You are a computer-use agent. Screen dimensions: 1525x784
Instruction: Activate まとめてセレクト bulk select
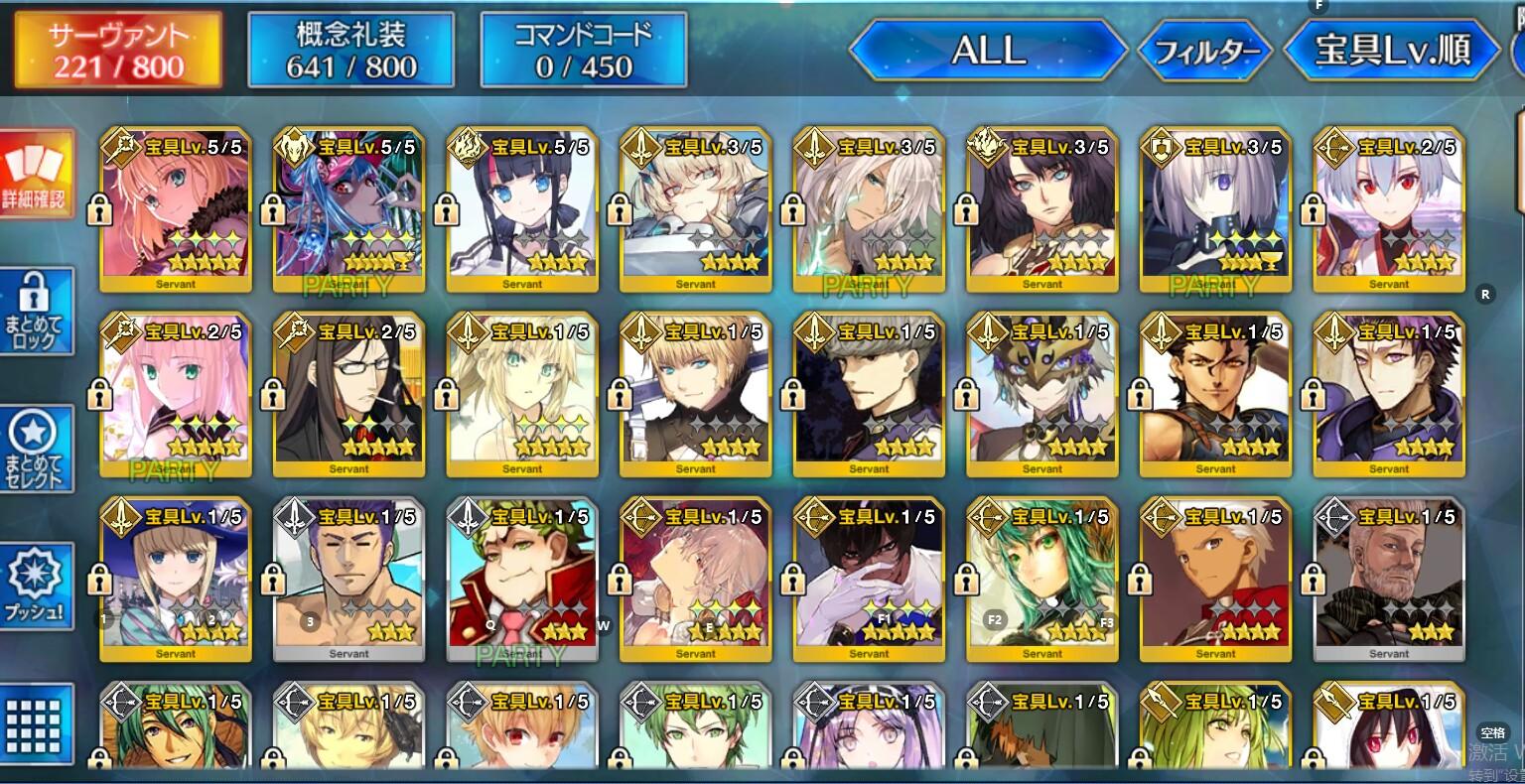click(x=38, y=449)
